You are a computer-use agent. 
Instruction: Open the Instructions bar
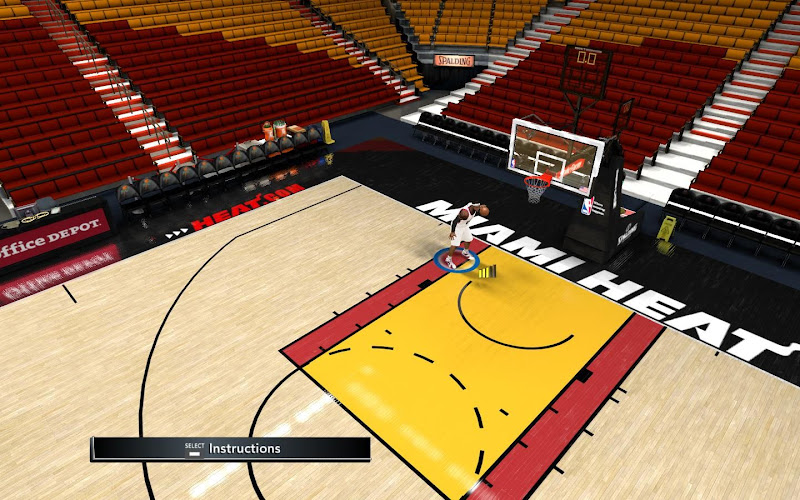pos(231,449)
